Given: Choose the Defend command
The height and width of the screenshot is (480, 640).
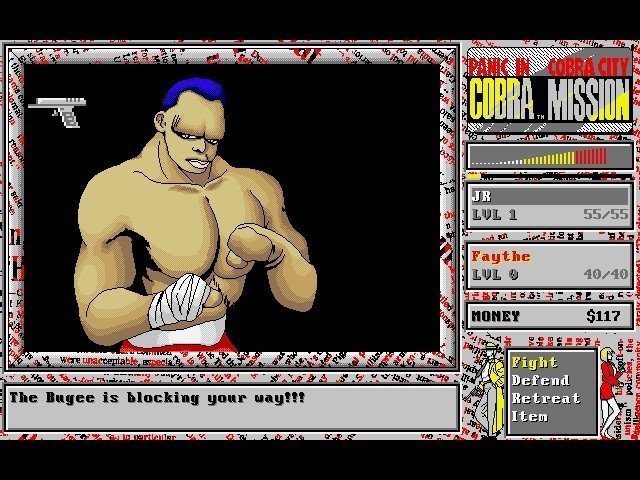Looking at the screenshot, I should point(540,380).
